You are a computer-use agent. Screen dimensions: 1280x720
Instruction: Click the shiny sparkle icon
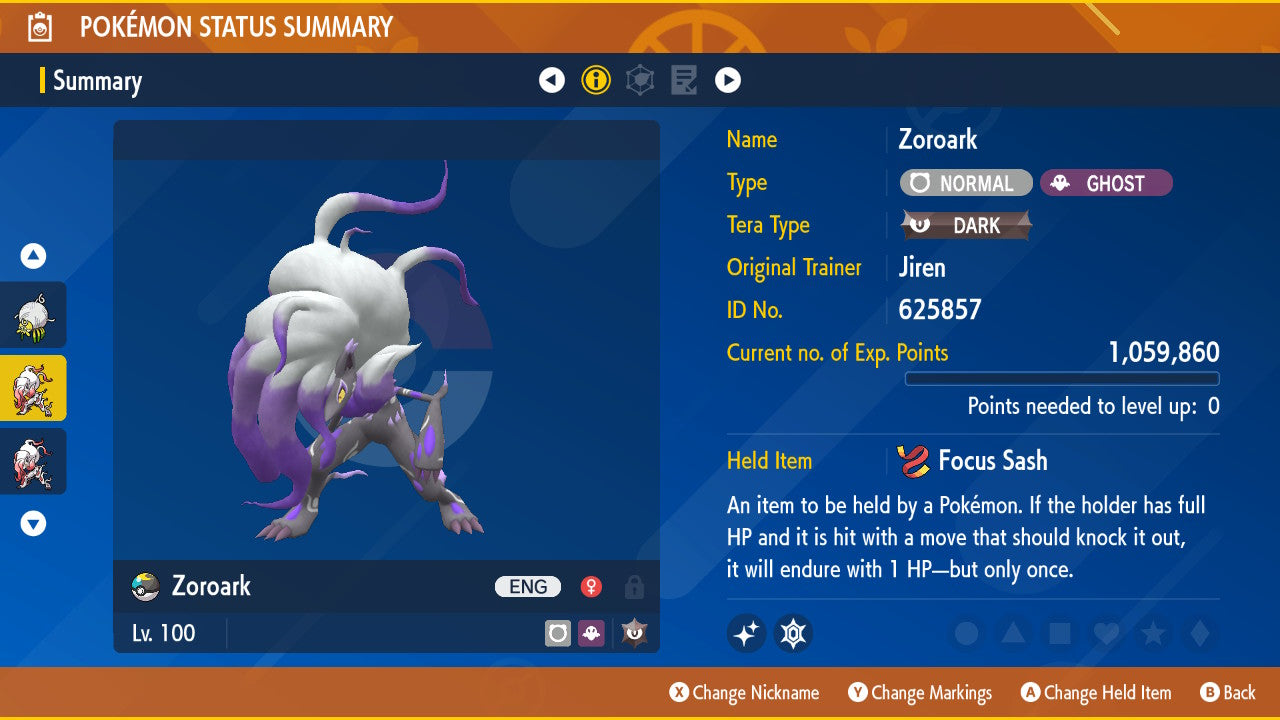[747, 633]
